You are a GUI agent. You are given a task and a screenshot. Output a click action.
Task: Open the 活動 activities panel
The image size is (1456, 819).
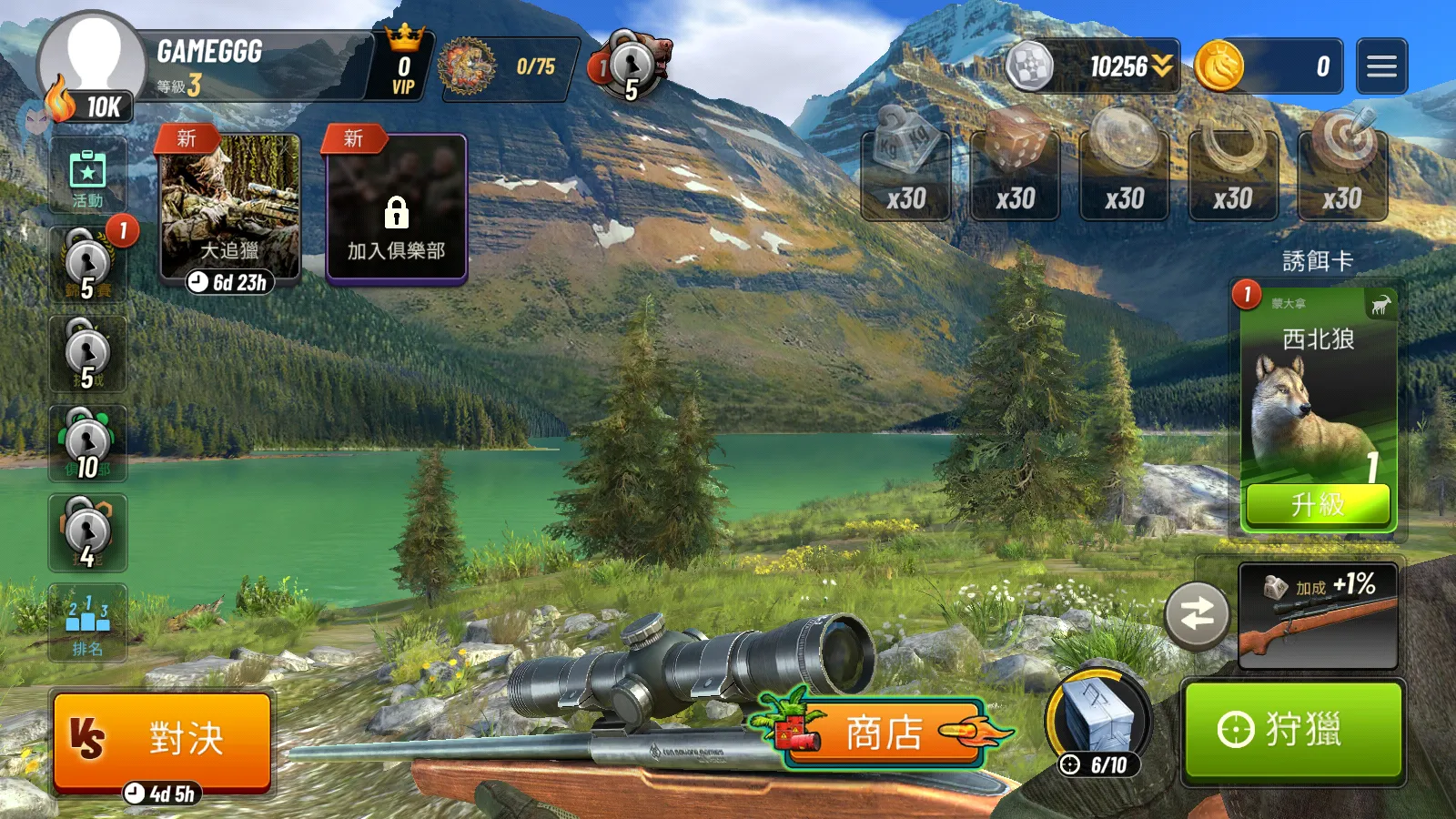pos(86,176)
